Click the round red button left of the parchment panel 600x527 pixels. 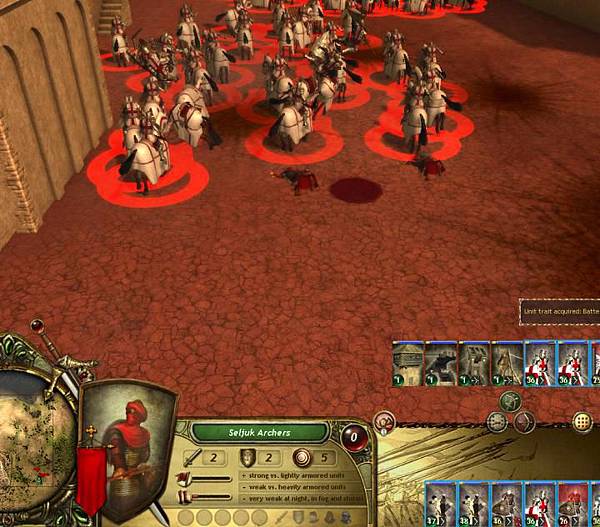384,422
